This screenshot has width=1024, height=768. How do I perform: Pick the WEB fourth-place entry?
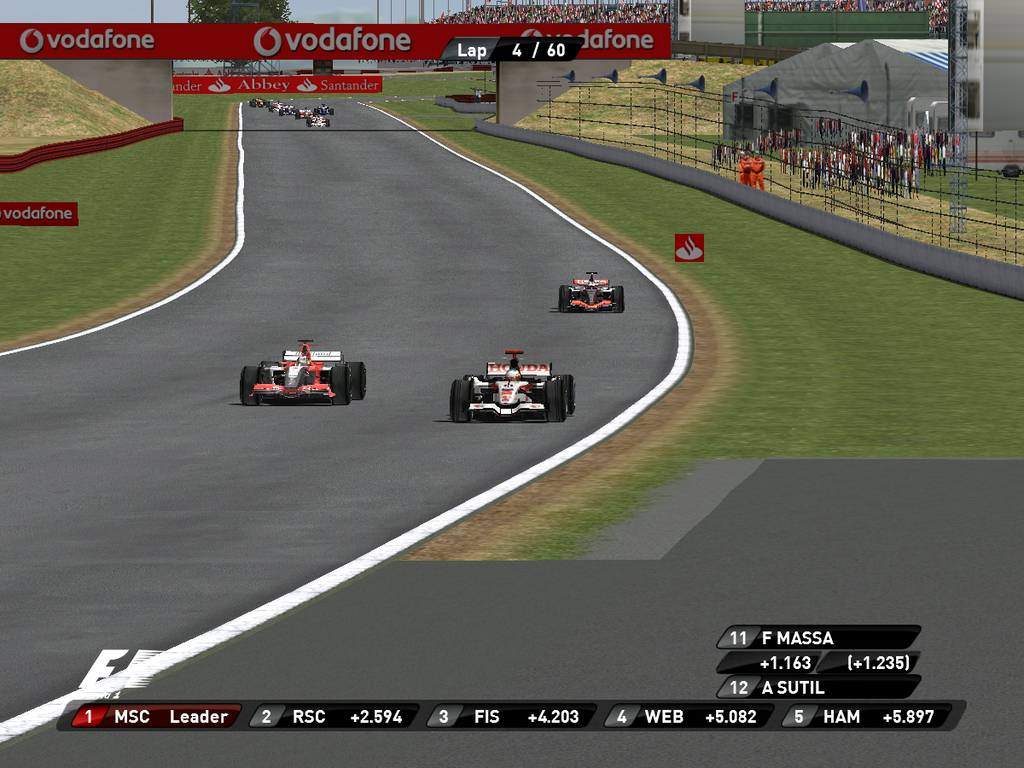click(688, 716)
